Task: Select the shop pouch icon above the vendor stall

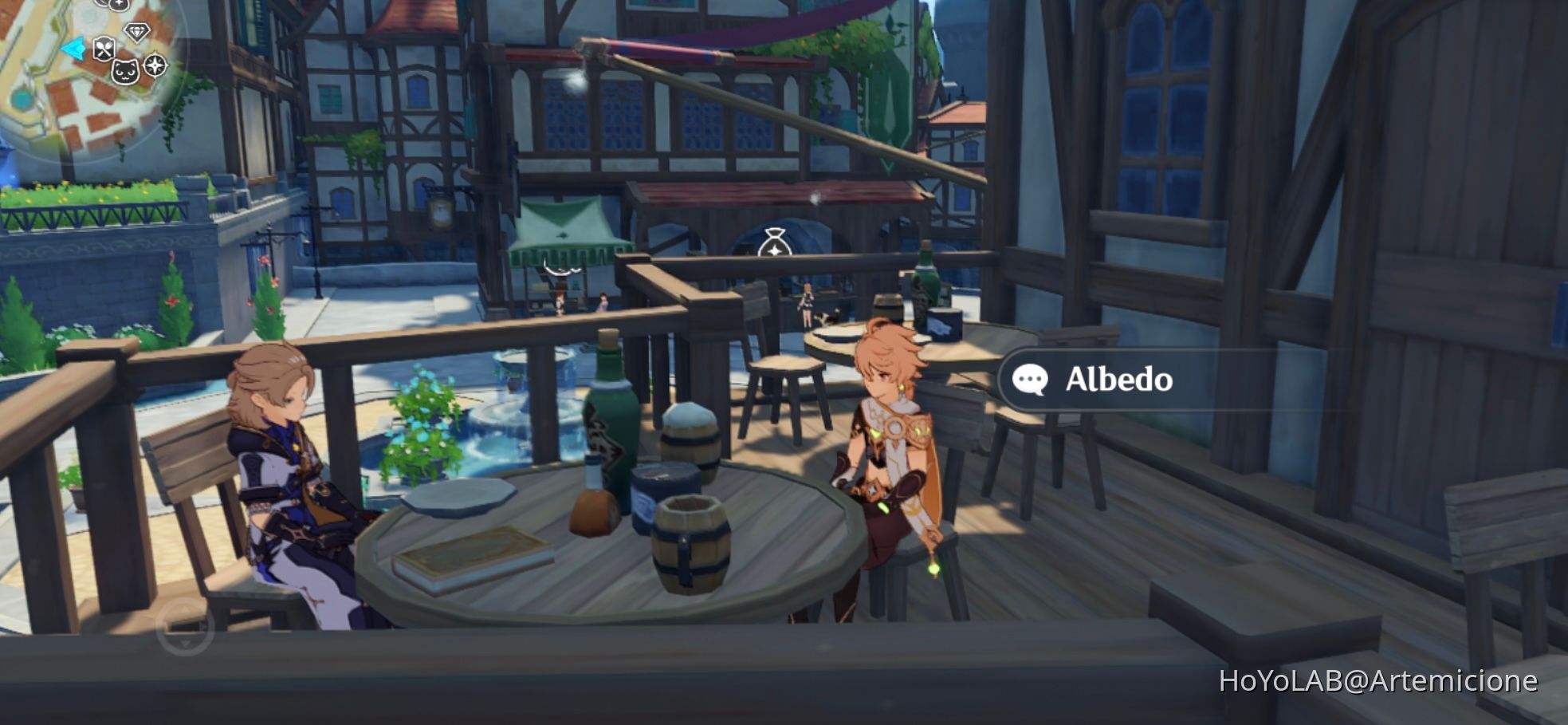Action: pyautogui.click(x=776, y=242)
